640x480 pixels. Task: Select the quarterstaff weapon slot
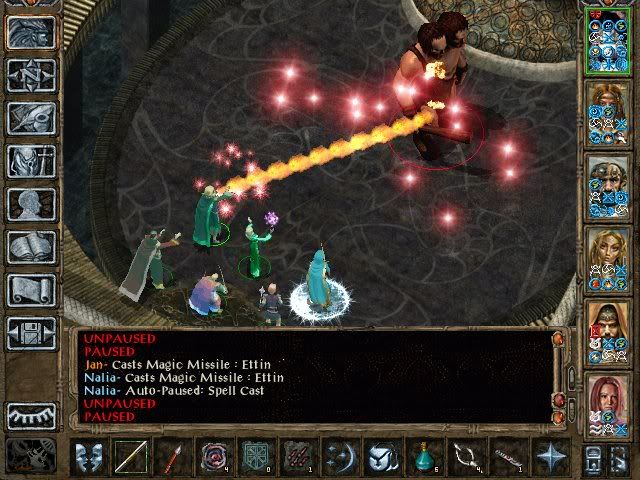click(130, 457)
